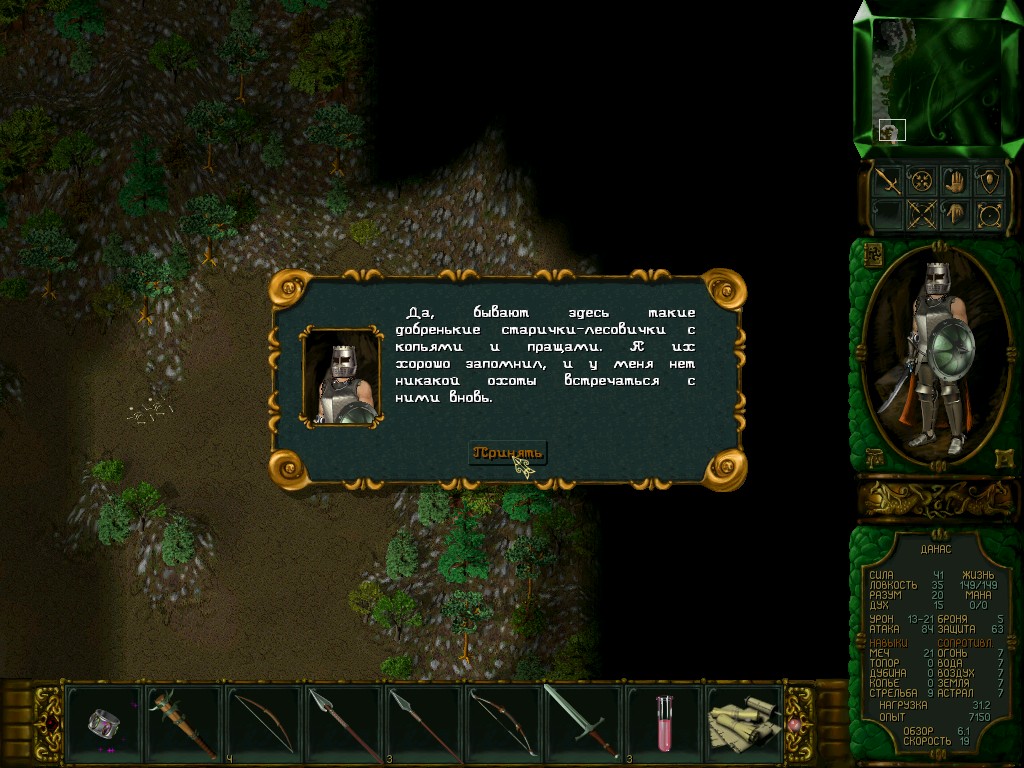Use the pink potion vial slot
This screenshot has height=768, width=1024.
coord(662,720)
